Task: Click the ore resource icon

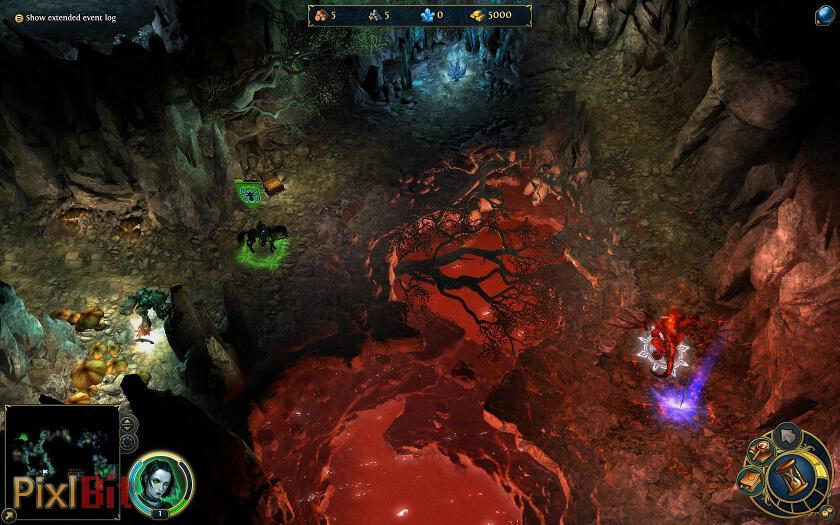Action: pos(373,15)
